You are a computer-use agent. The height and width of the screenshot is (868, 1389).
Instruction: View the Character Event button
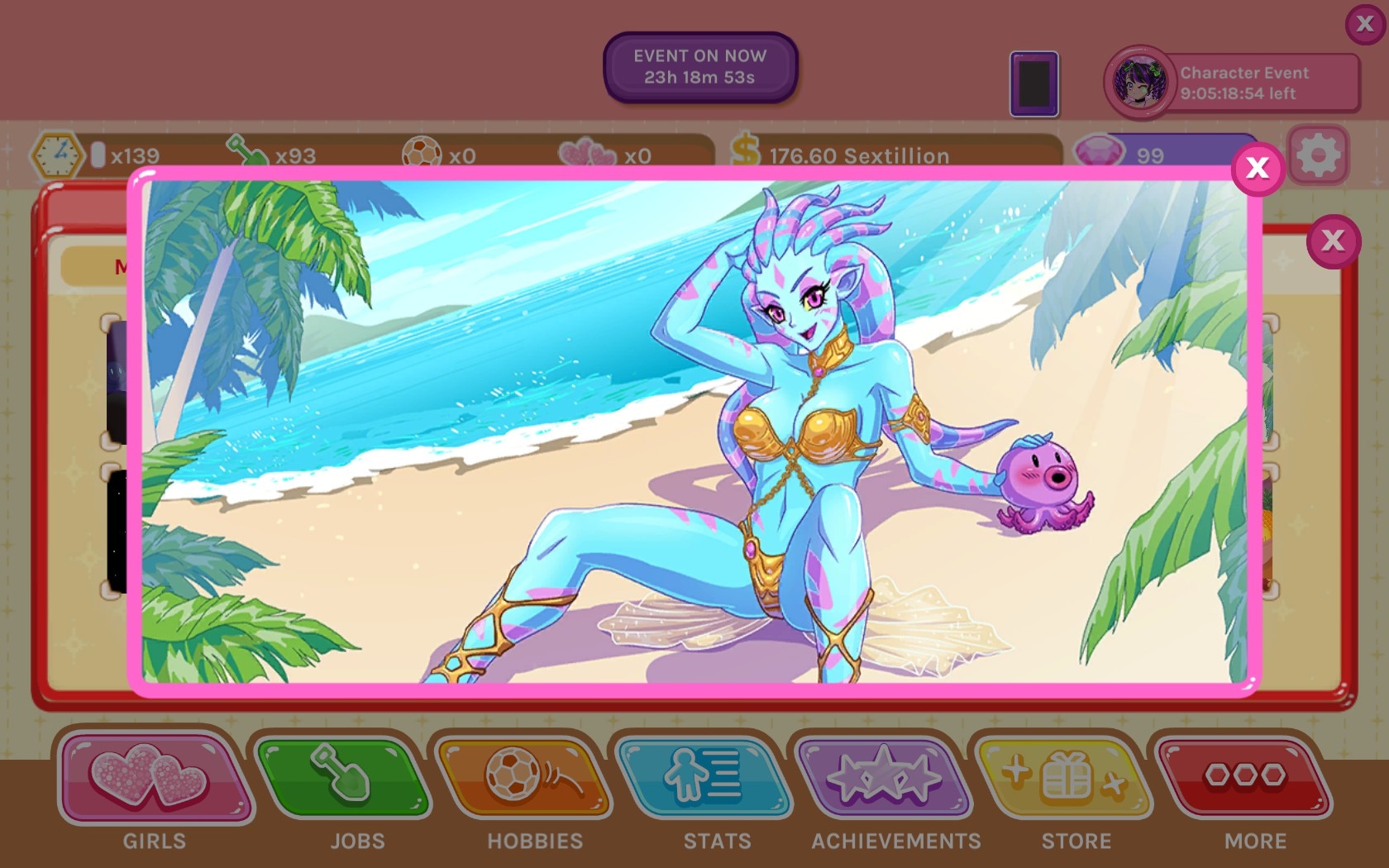coord(1232,83)
